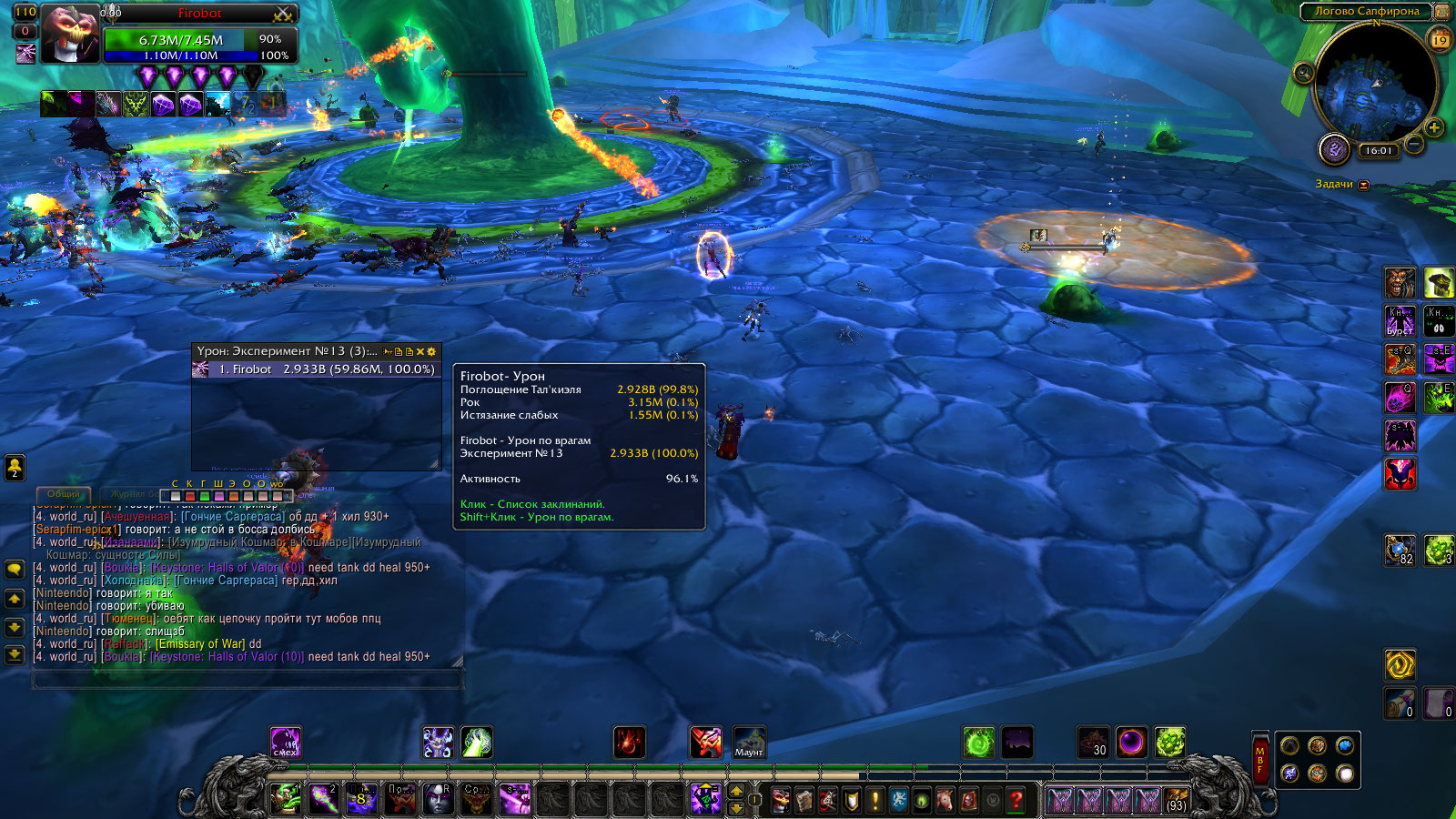Use the action bar slot labelled смех

pos(285,743)
